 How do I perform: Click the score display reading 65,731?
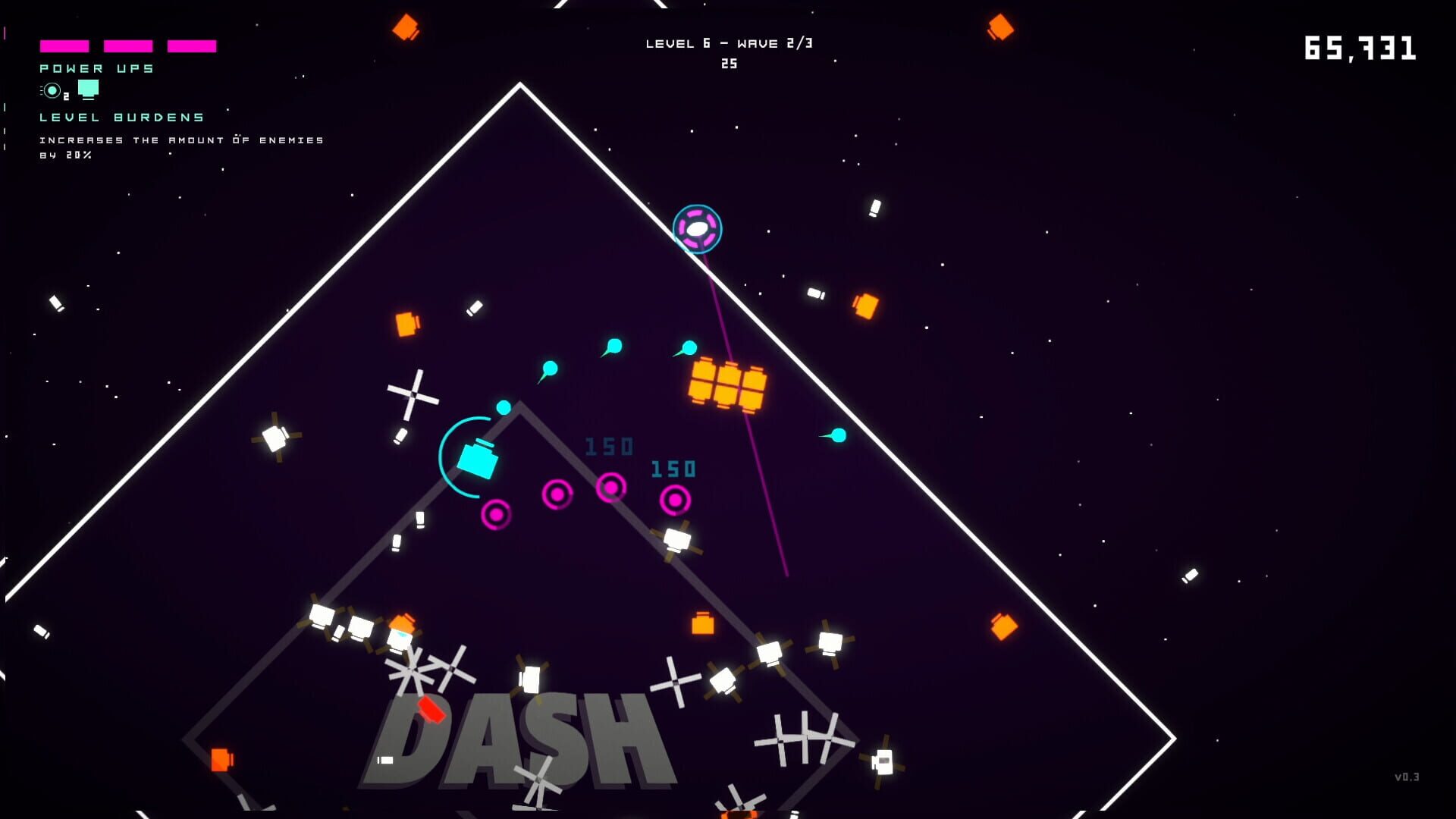pos(1360,48)
